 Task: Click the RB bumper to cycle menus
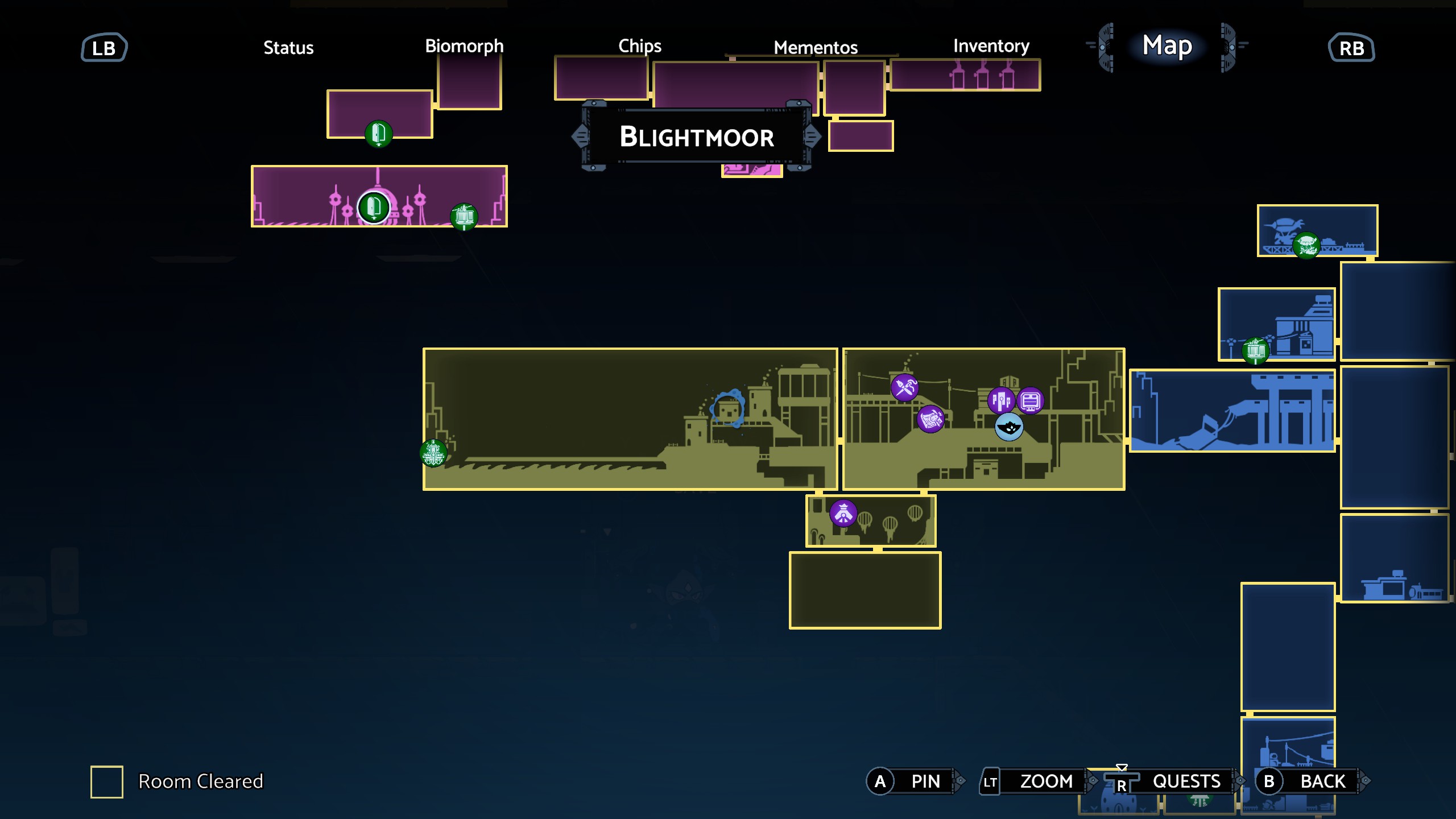(x=1352, y=48)
